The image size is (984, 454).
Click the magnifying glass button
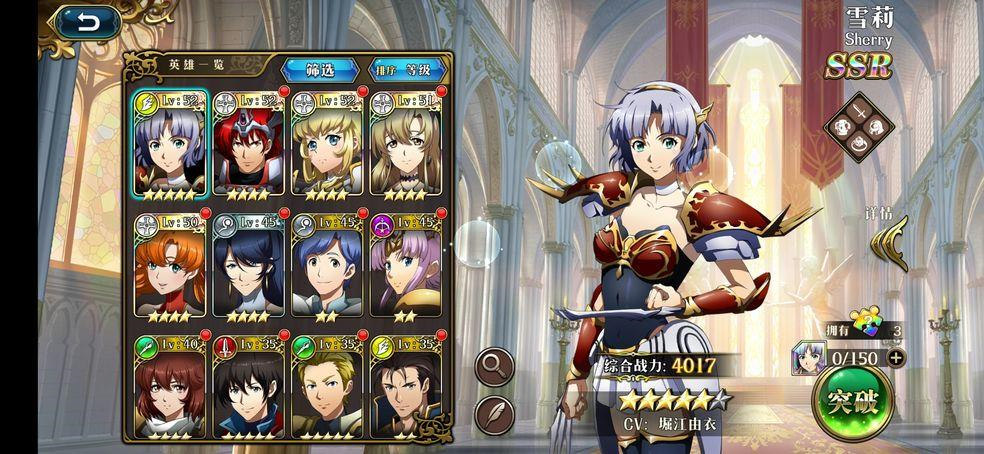pos(494,365)
